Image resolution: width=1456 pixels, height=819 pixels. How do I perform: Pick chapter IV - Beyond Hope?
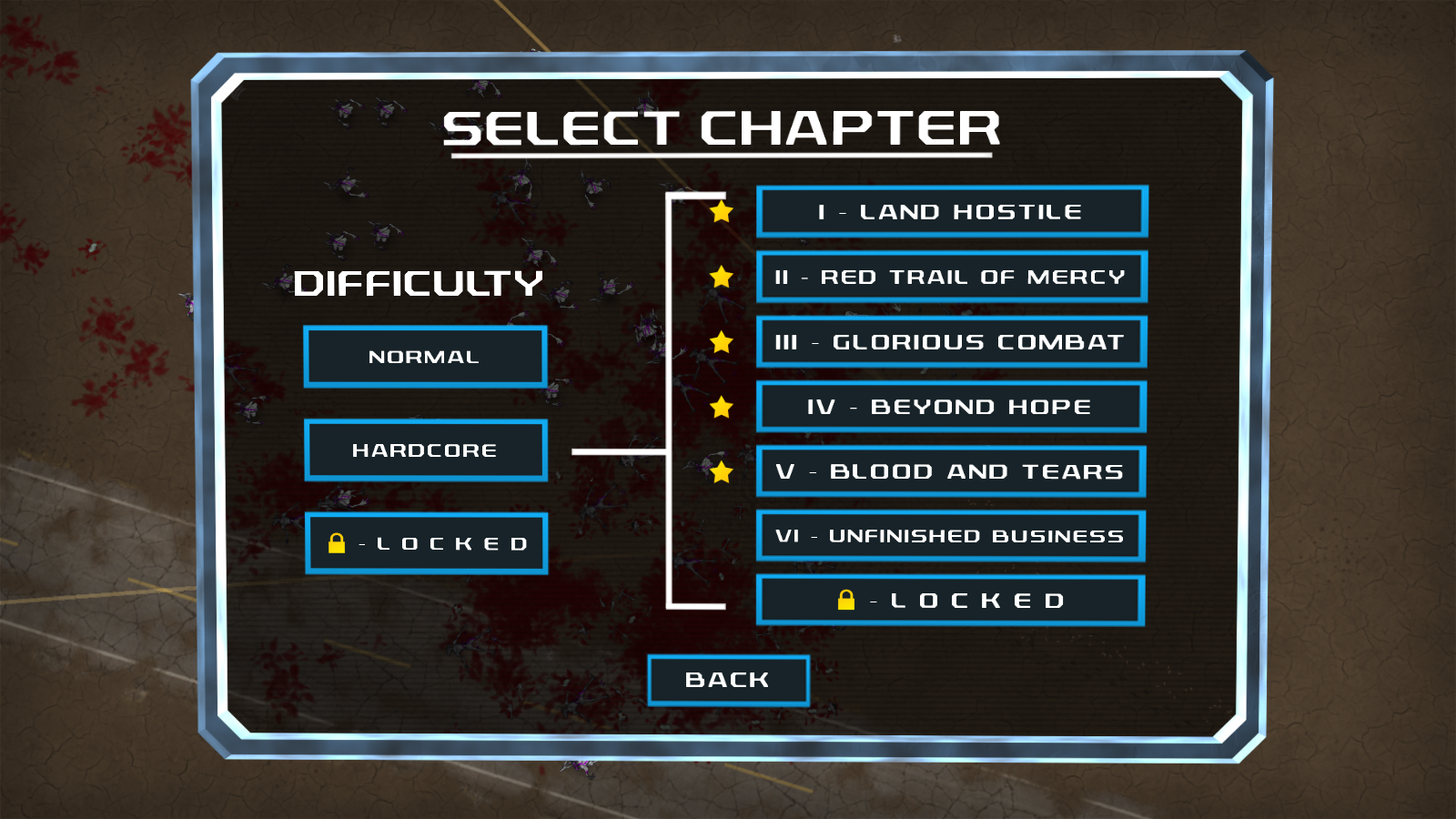pyautogui.click(x=951, y=407)
